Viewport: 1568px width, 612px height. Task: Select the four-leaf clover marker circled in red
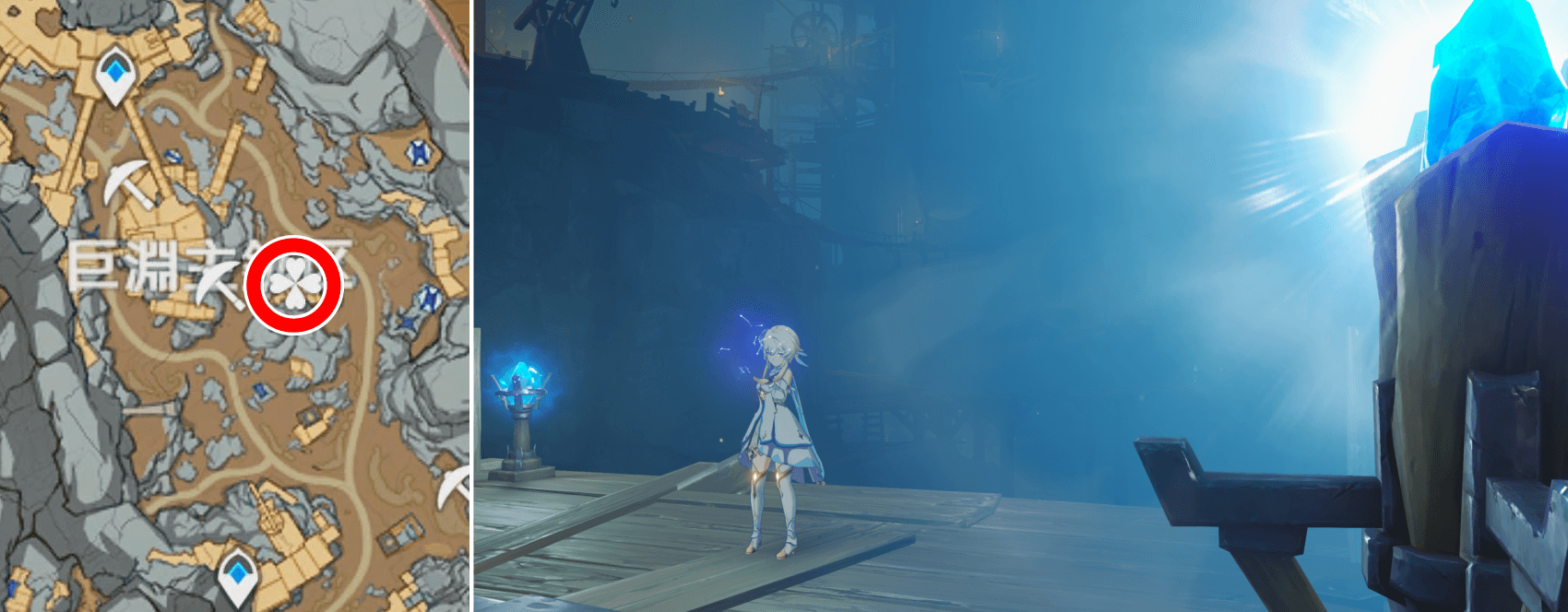tap(293, 285)
